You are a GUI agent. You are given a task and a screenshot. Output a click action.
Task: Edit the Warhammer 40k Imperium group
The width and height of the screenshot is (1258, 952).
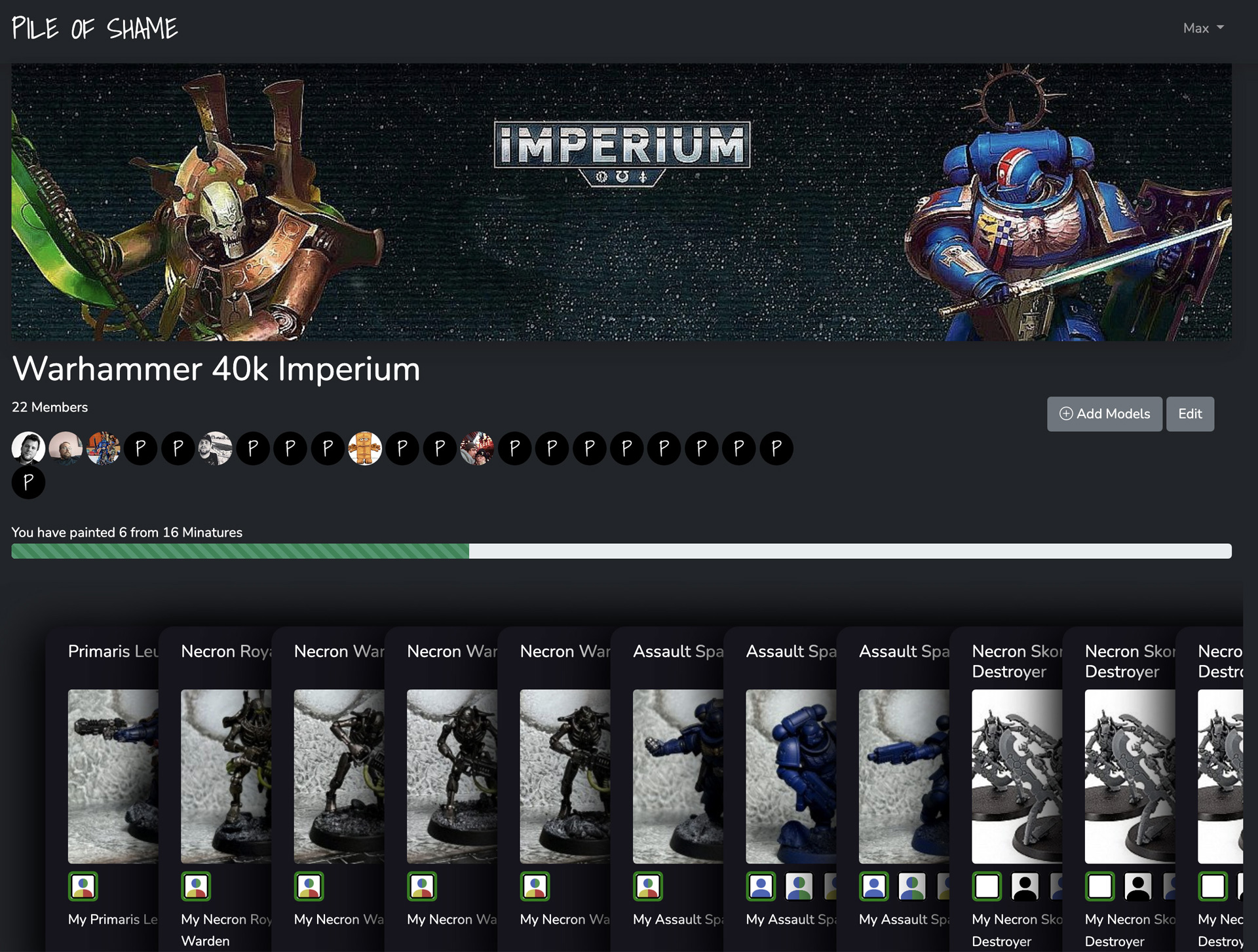pos(1189,414)
